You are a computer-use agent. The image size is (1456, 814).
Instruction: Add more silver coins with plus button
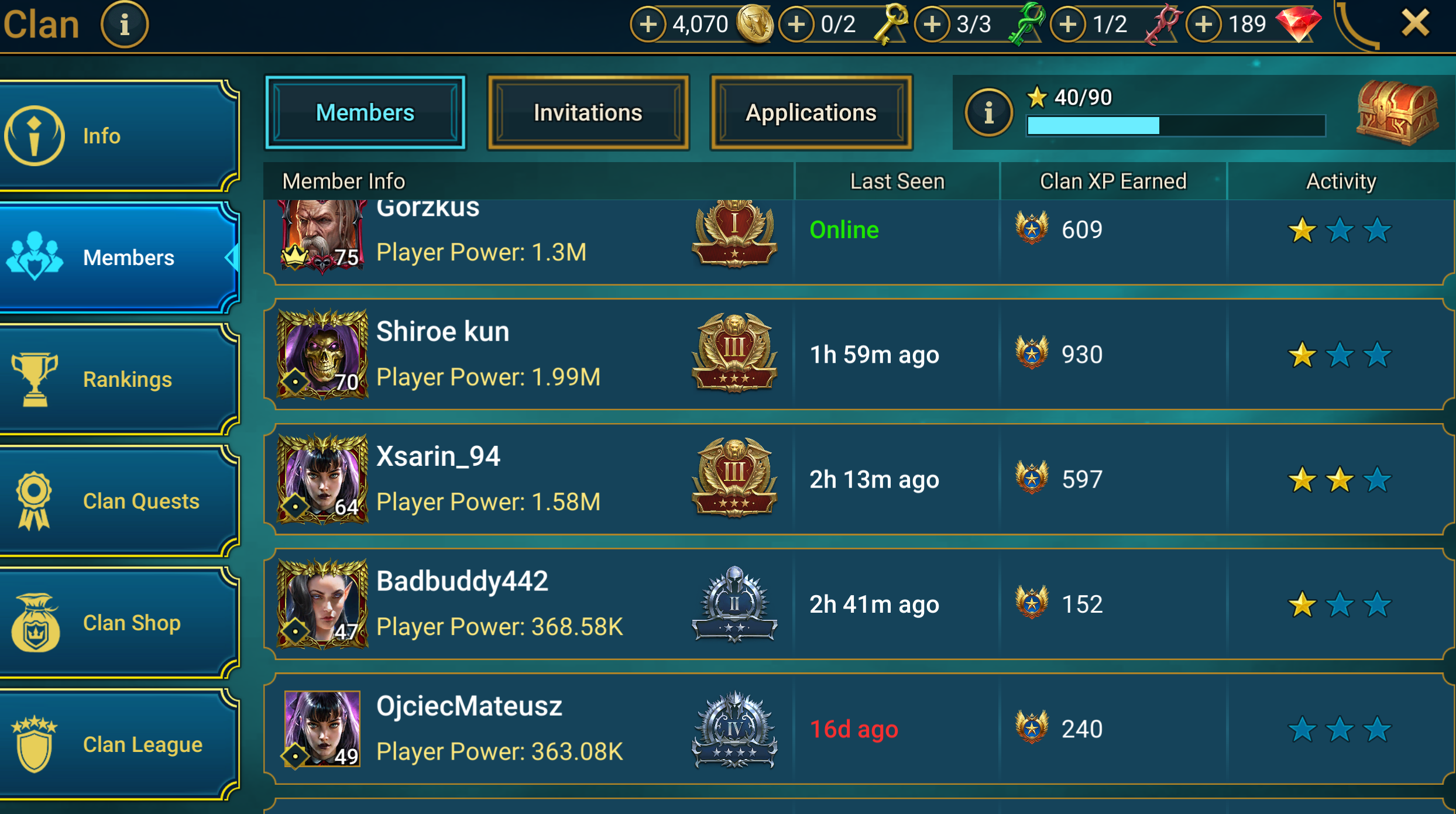(x=648, y=25)
